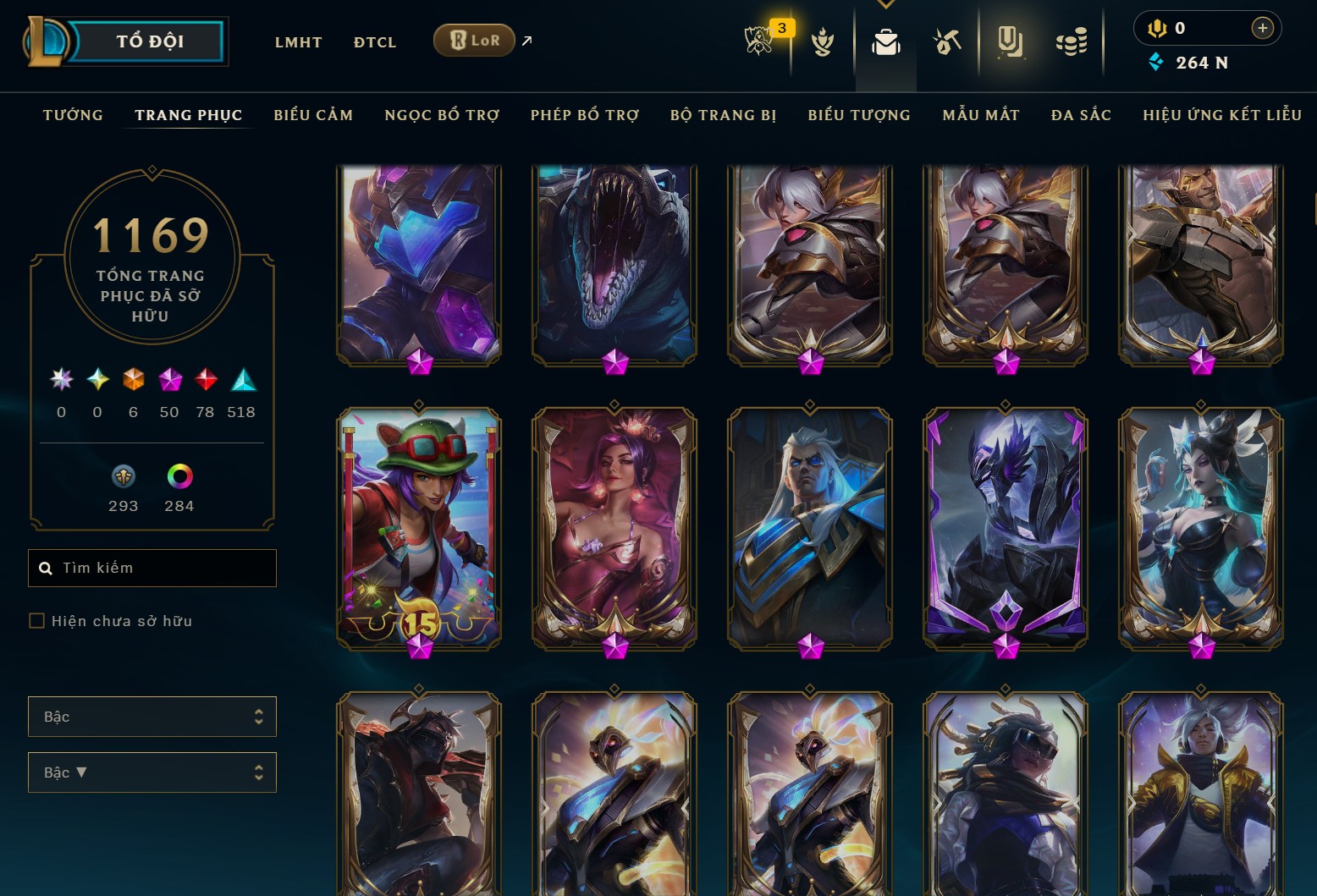Click the TỔ ĐỘI play button

(149, 40)
